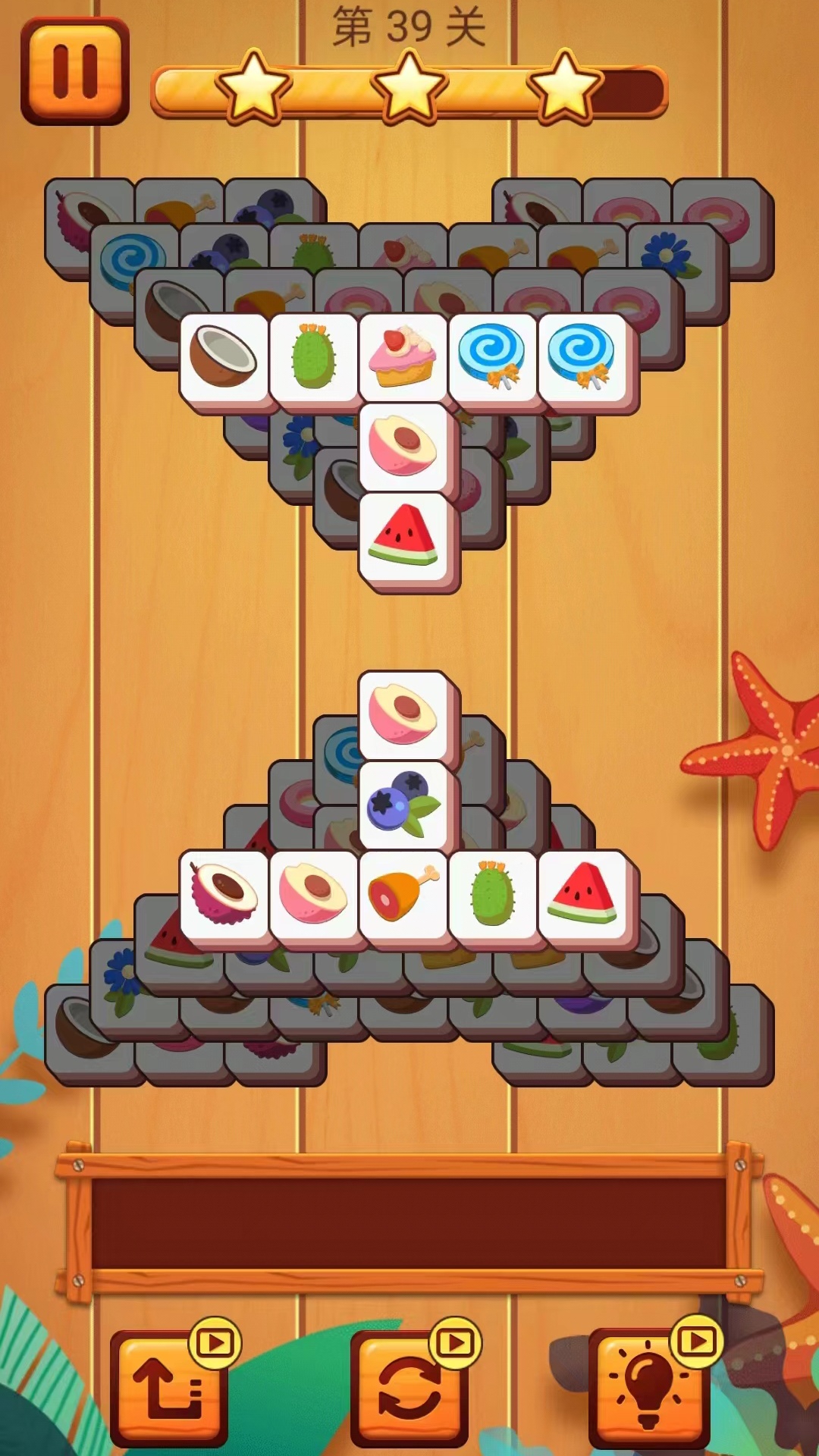Select the cactus tile next to the ham
Image resolution: width=819 pixels, height=1456 pixels.
(492, 894)
